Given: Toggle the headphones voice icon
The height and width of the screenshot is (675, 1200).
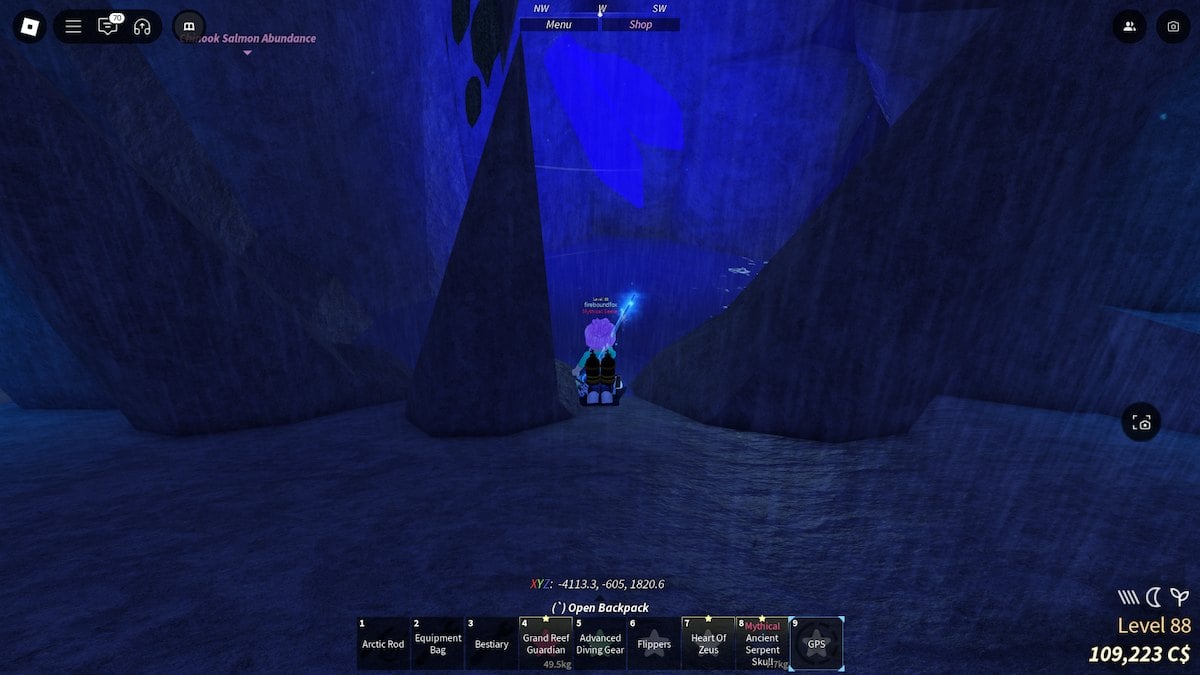Looking at the screenshot, I should tap(142, 27).
